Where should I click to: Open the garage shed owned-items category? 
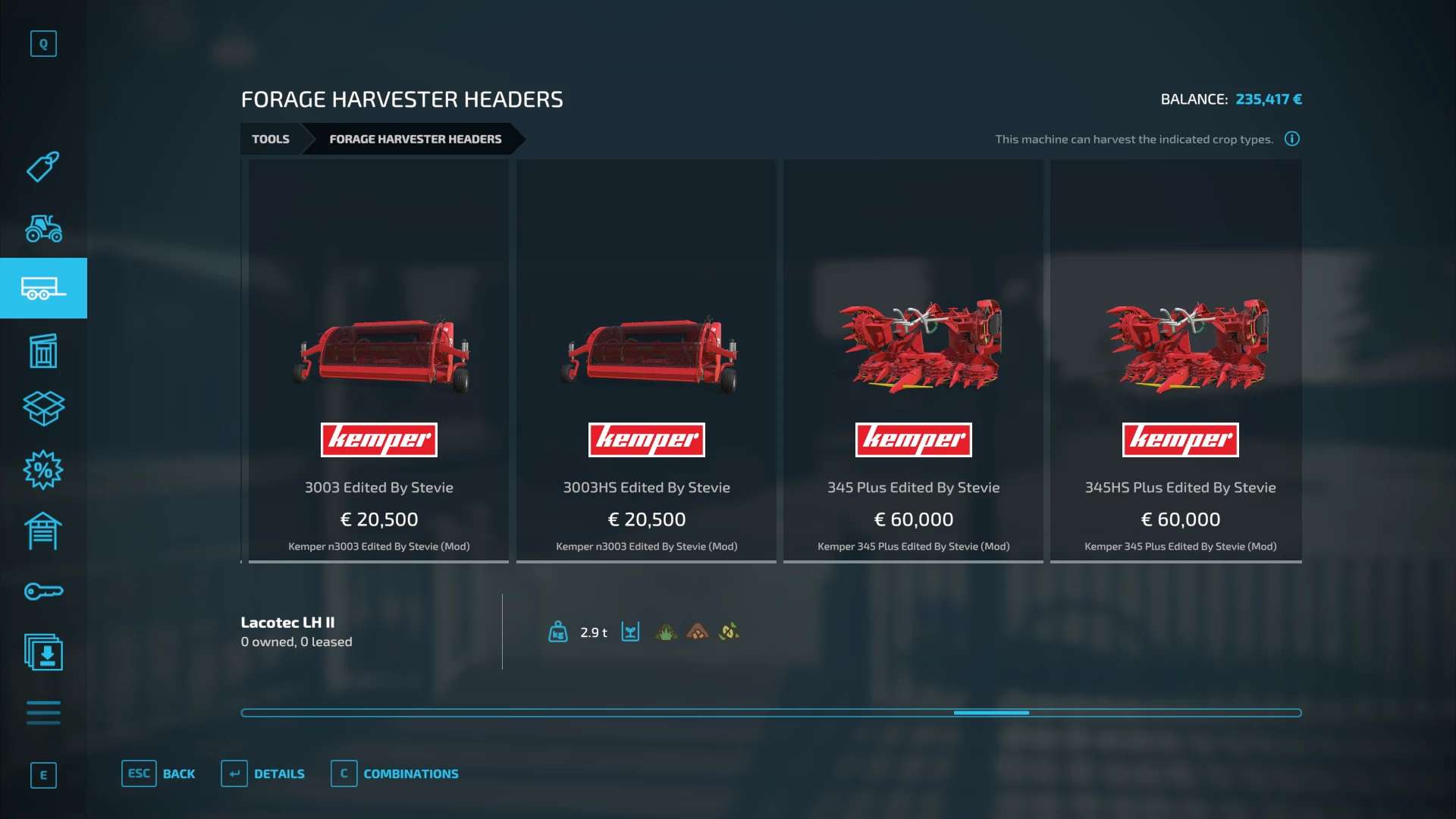coord(43,531)
